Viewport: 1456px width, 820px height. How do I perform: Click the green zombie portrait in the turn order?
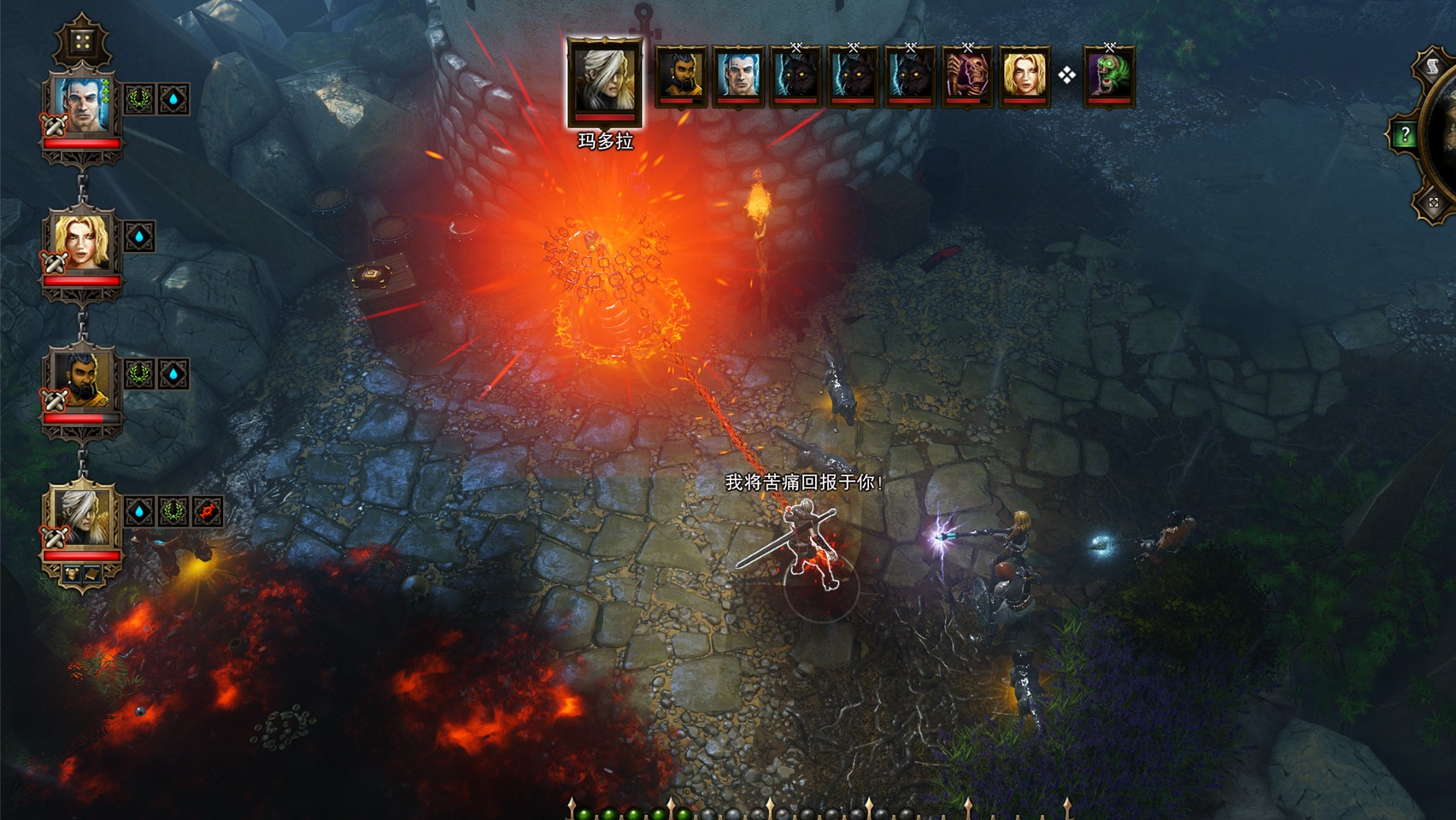click(1109, 76)
